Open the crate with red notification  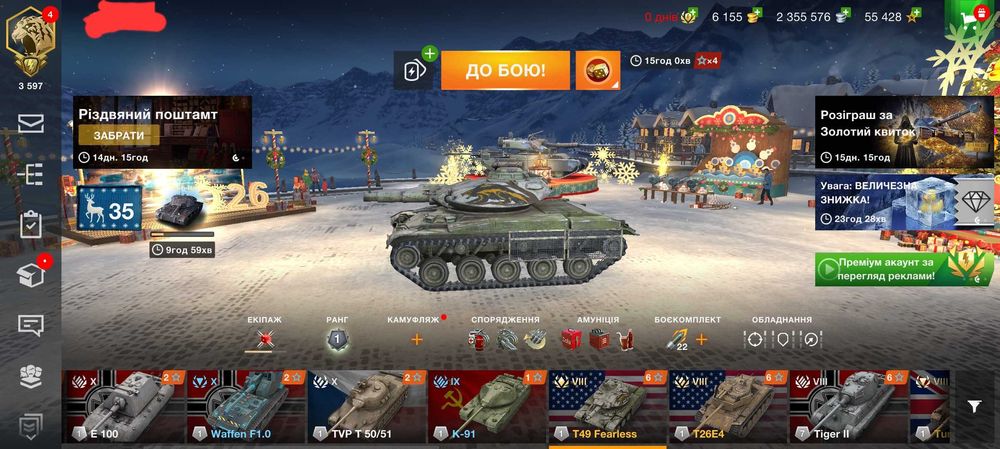(31, 275)
